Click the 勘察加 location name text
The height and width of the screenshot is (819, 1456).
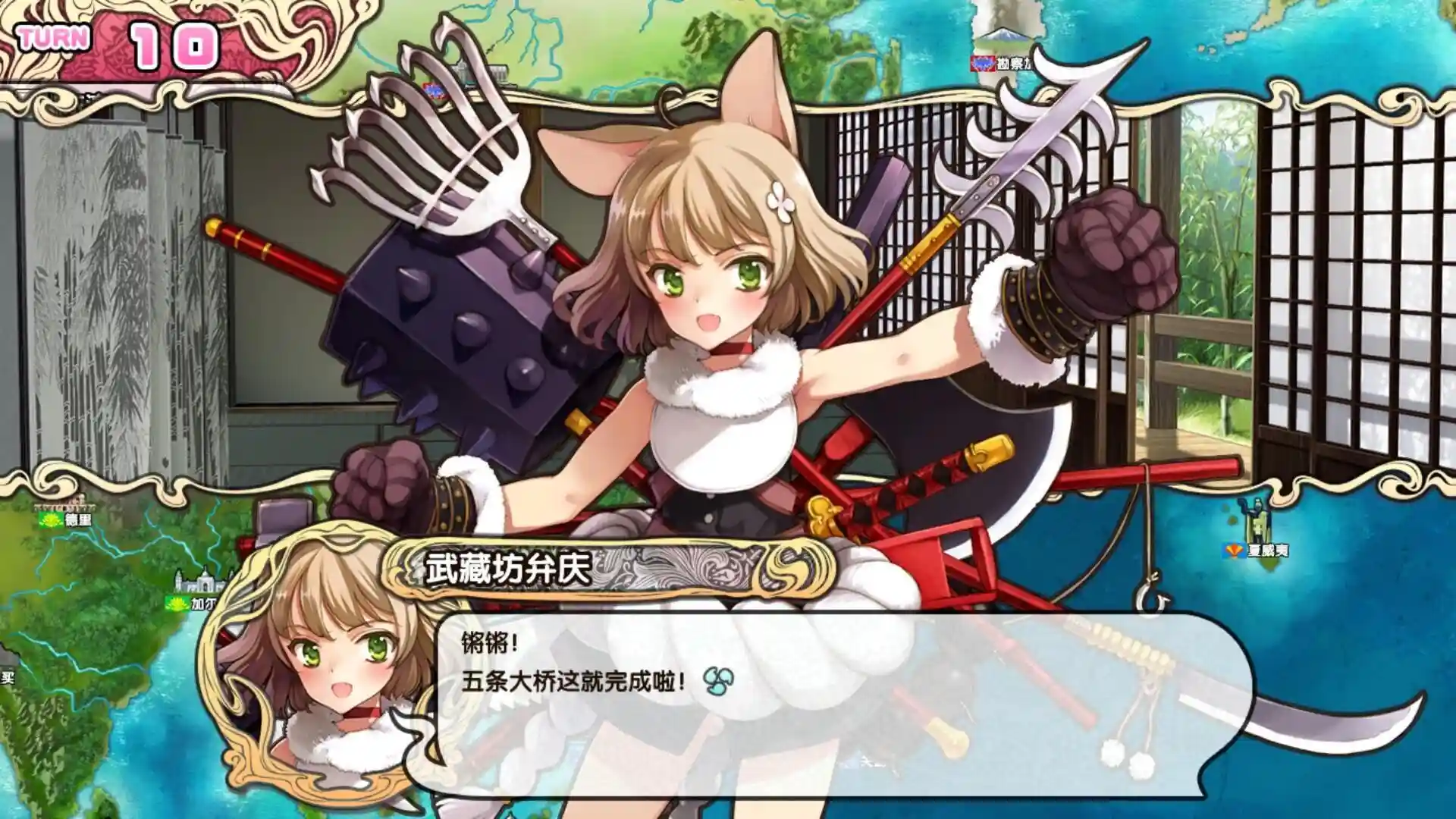pyautogui.click(x=1014, y=63)
